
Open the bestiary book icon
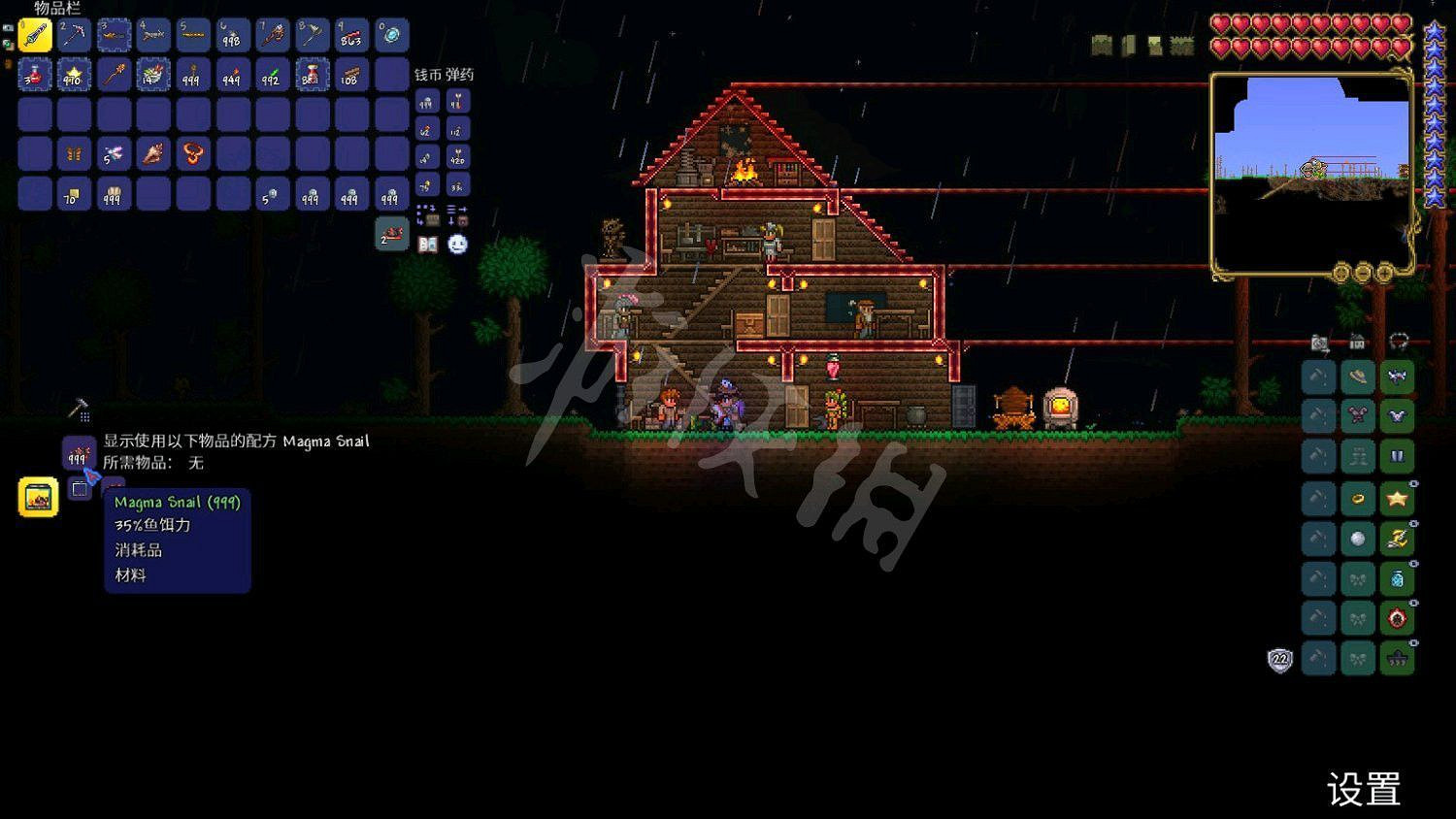tap(428, 245)
